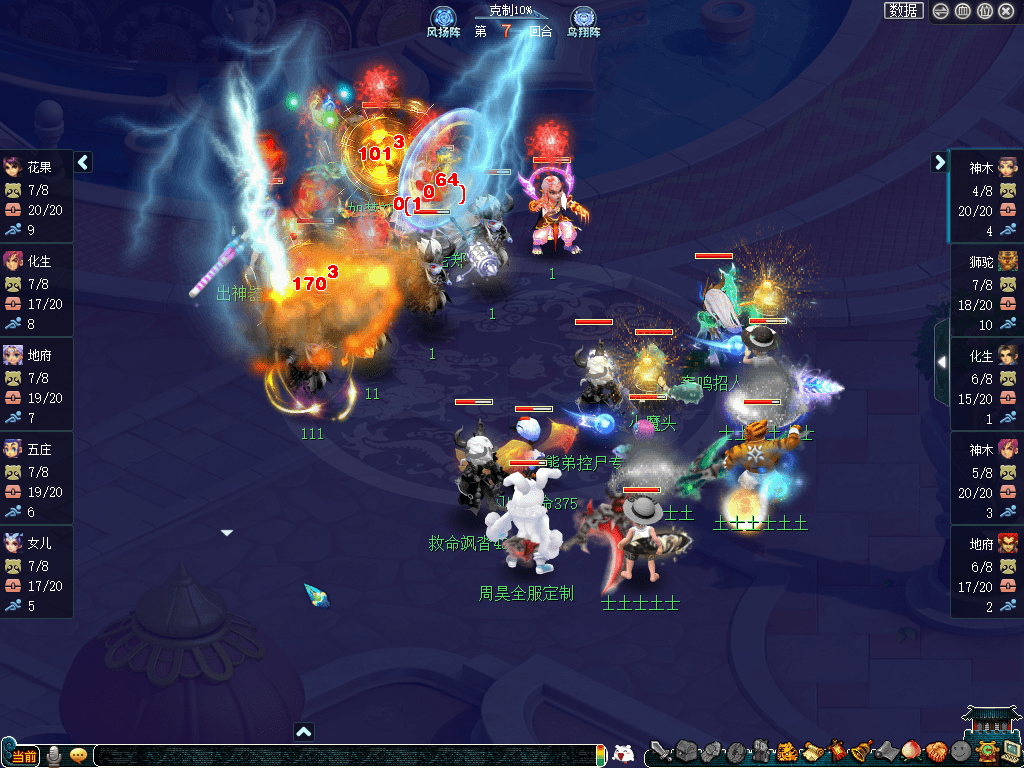
Task: Open the orange speech bubble chat icon
Action: click(x=78, y=755)
